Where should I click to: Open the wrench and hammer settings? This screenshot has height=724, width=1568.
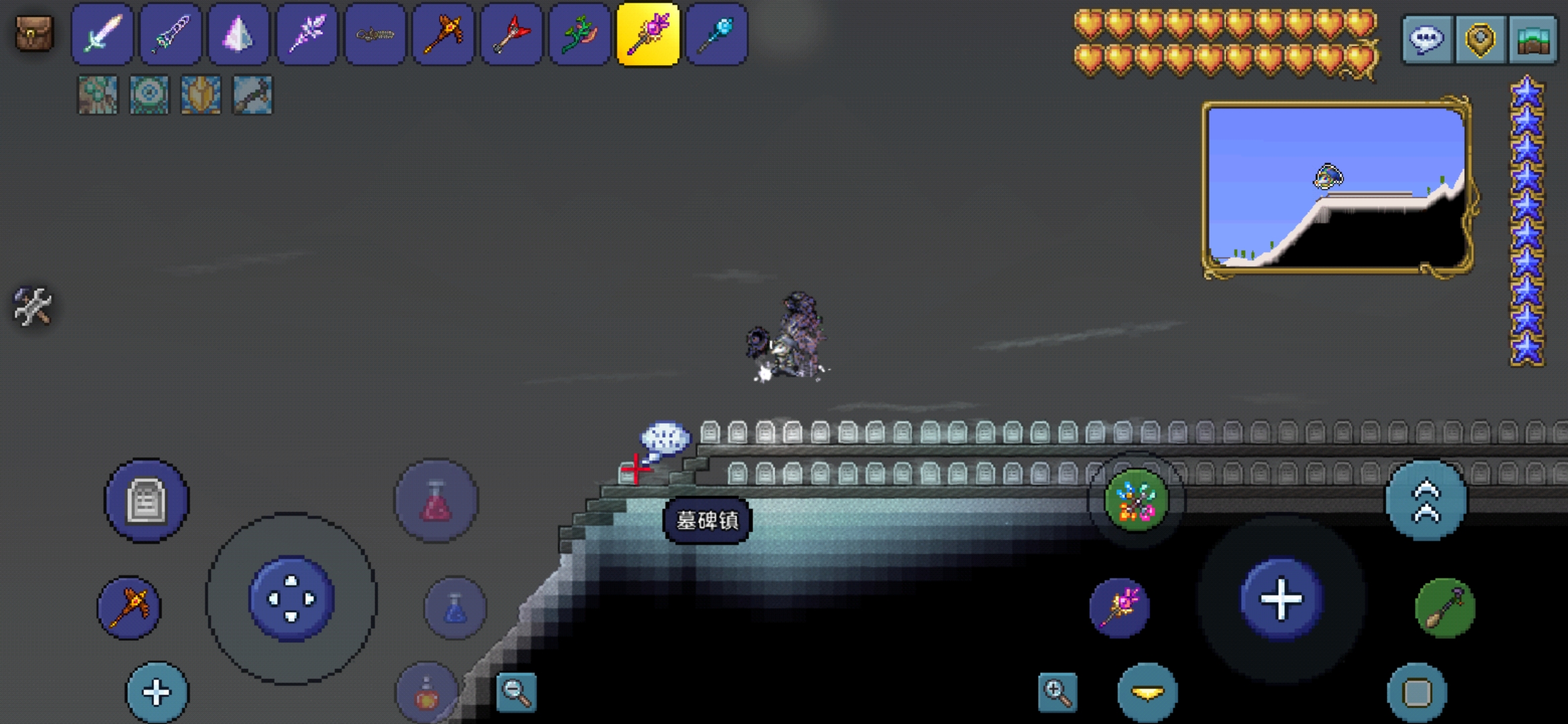(x=32, y=306)
